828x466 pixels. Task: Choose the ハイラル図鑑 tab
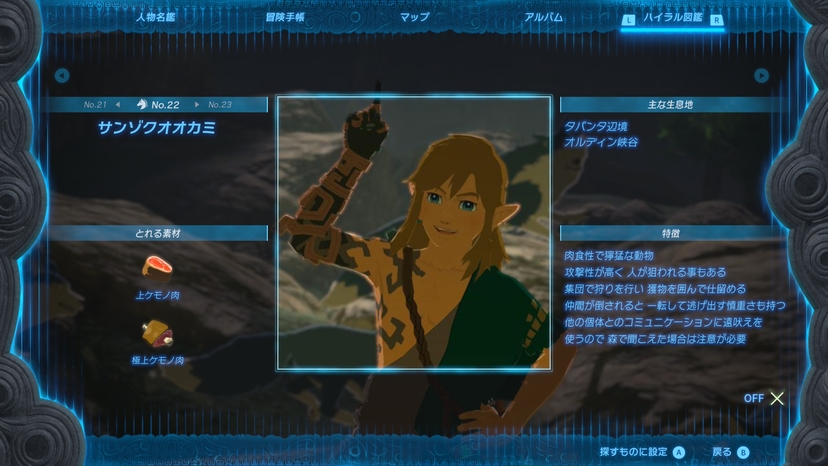coord(672,18)
